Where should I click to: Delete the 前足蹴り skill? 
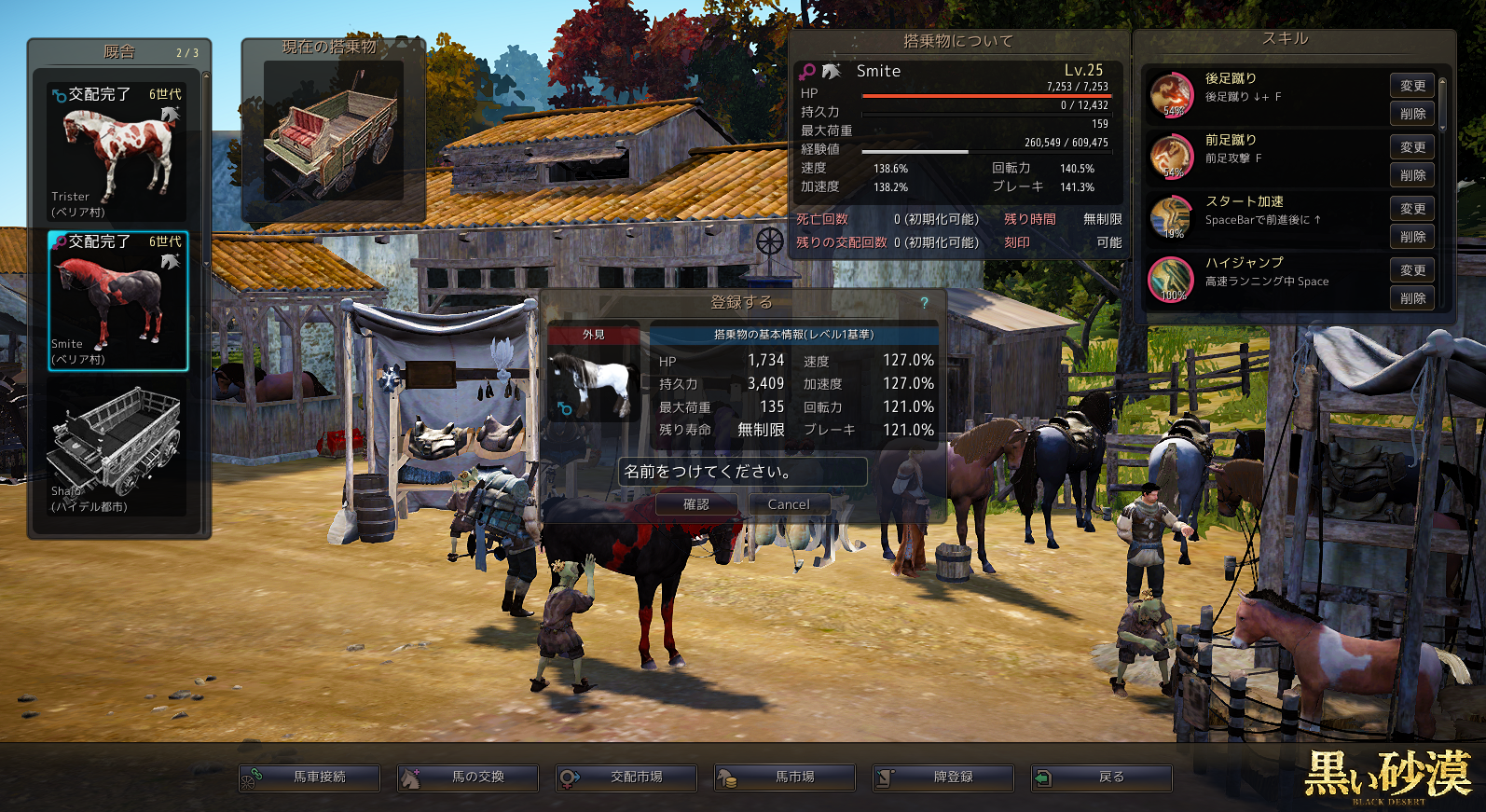click(1412, 175)
